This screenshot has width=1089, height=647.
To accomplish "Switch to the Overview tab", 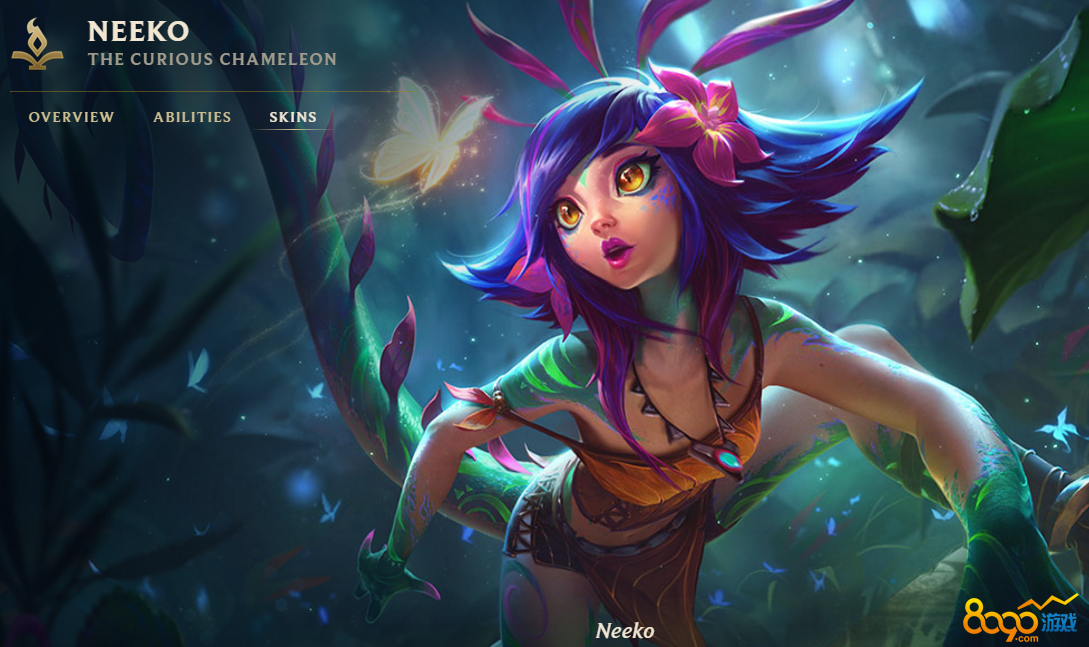I will point(71,117).
